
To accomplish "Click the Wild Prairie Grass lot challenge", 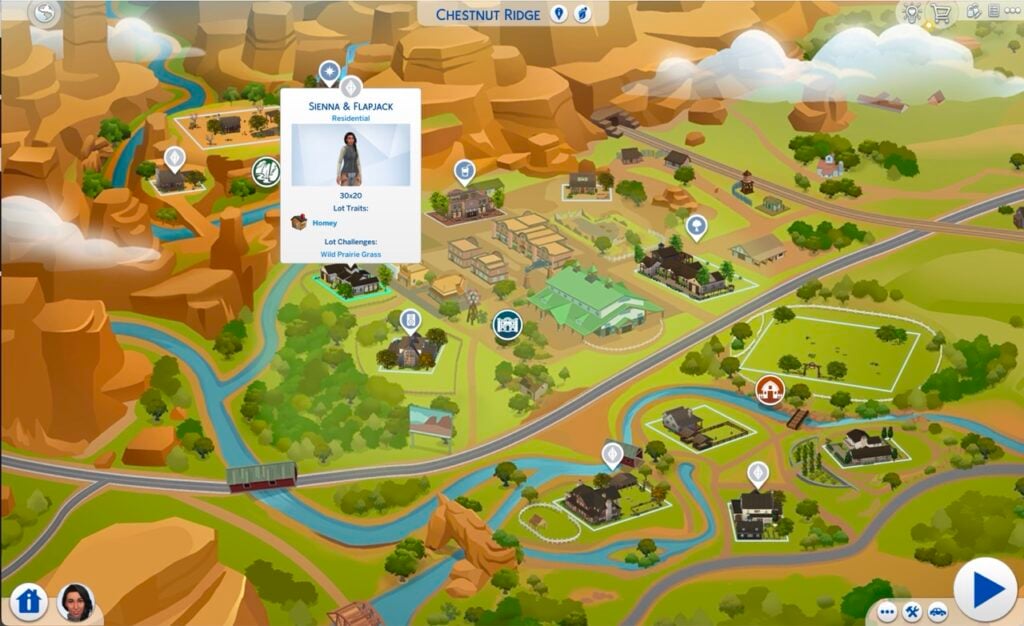I will click(350, 255).
